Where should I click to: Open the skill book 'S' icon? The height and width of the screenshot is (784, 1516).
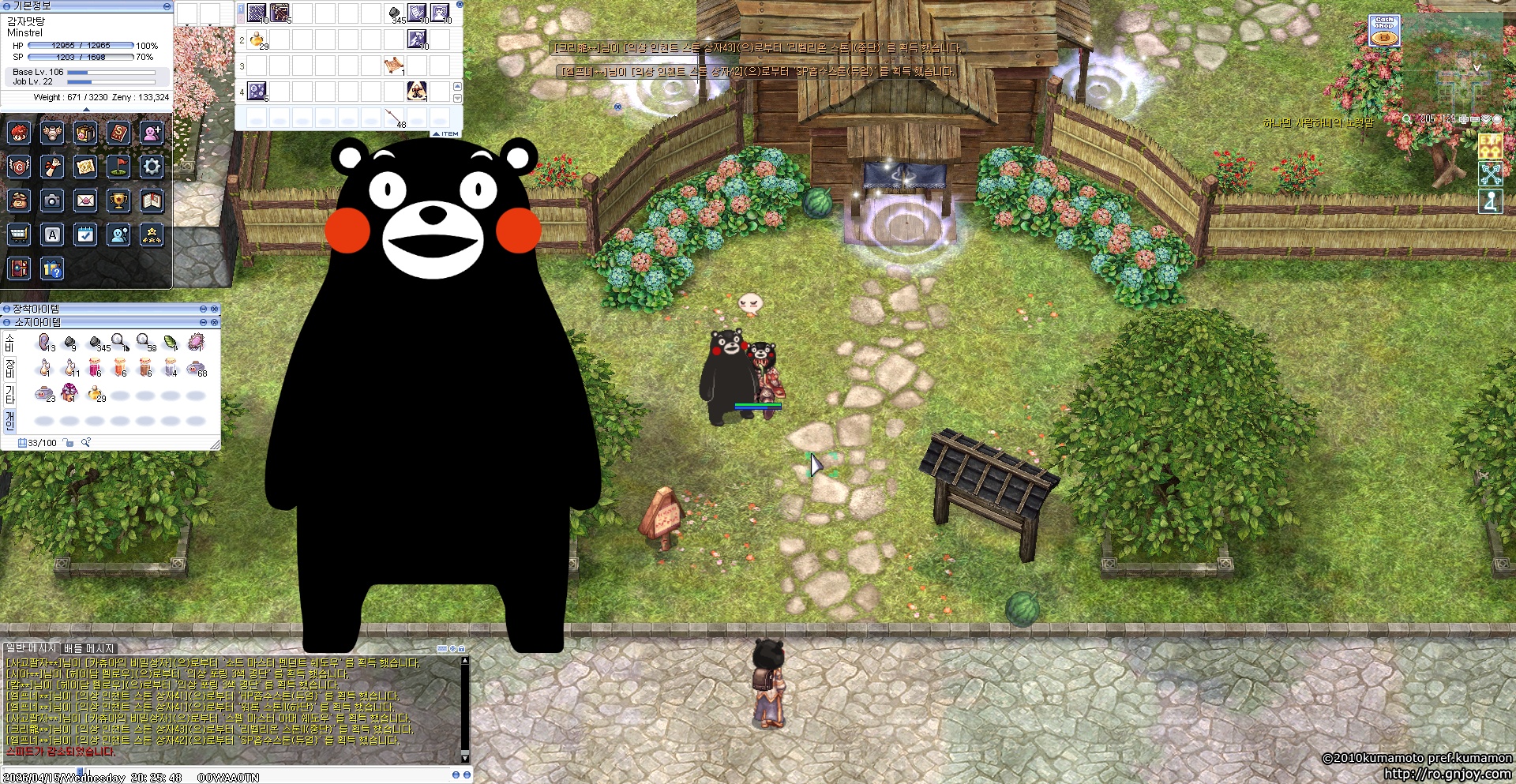point(118,133)
